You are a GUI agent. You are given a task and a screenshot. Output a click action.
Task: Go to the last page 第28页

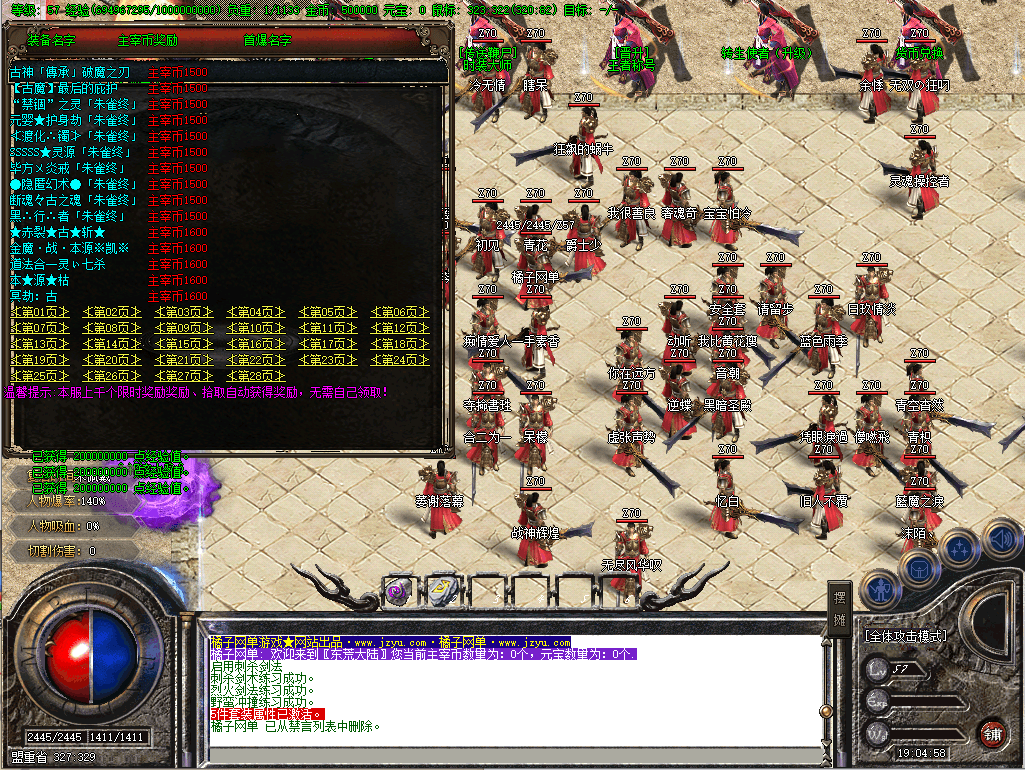point(255,376)
